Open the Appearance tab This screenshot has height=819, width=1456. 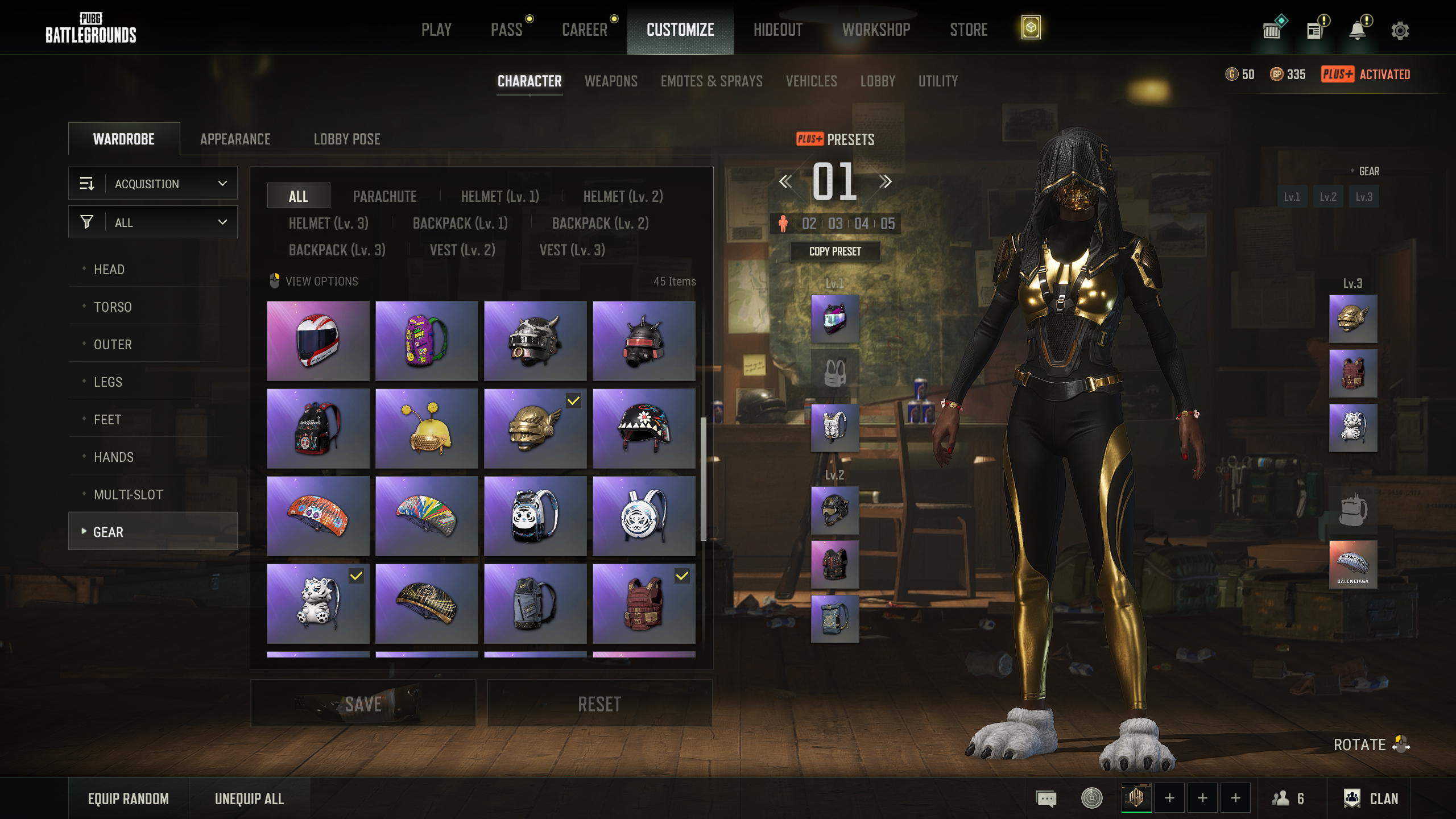click(235, 139)
